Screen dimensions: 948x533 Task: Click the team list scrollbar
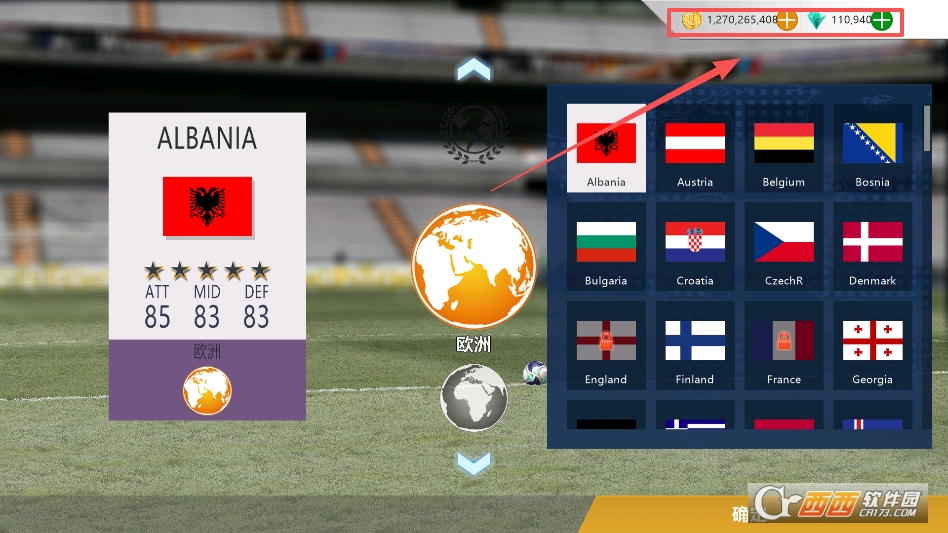[x=927, y=130]
